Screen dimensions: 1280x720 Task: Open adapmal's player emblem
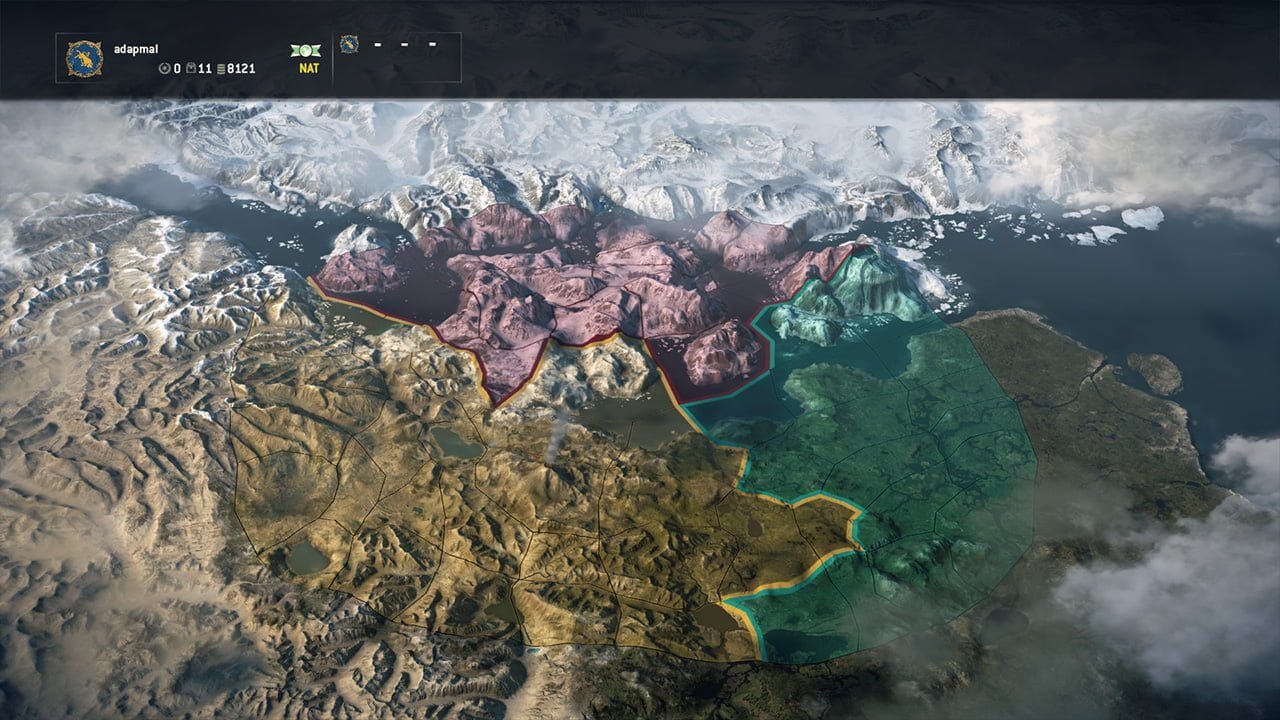pos(85,58)
